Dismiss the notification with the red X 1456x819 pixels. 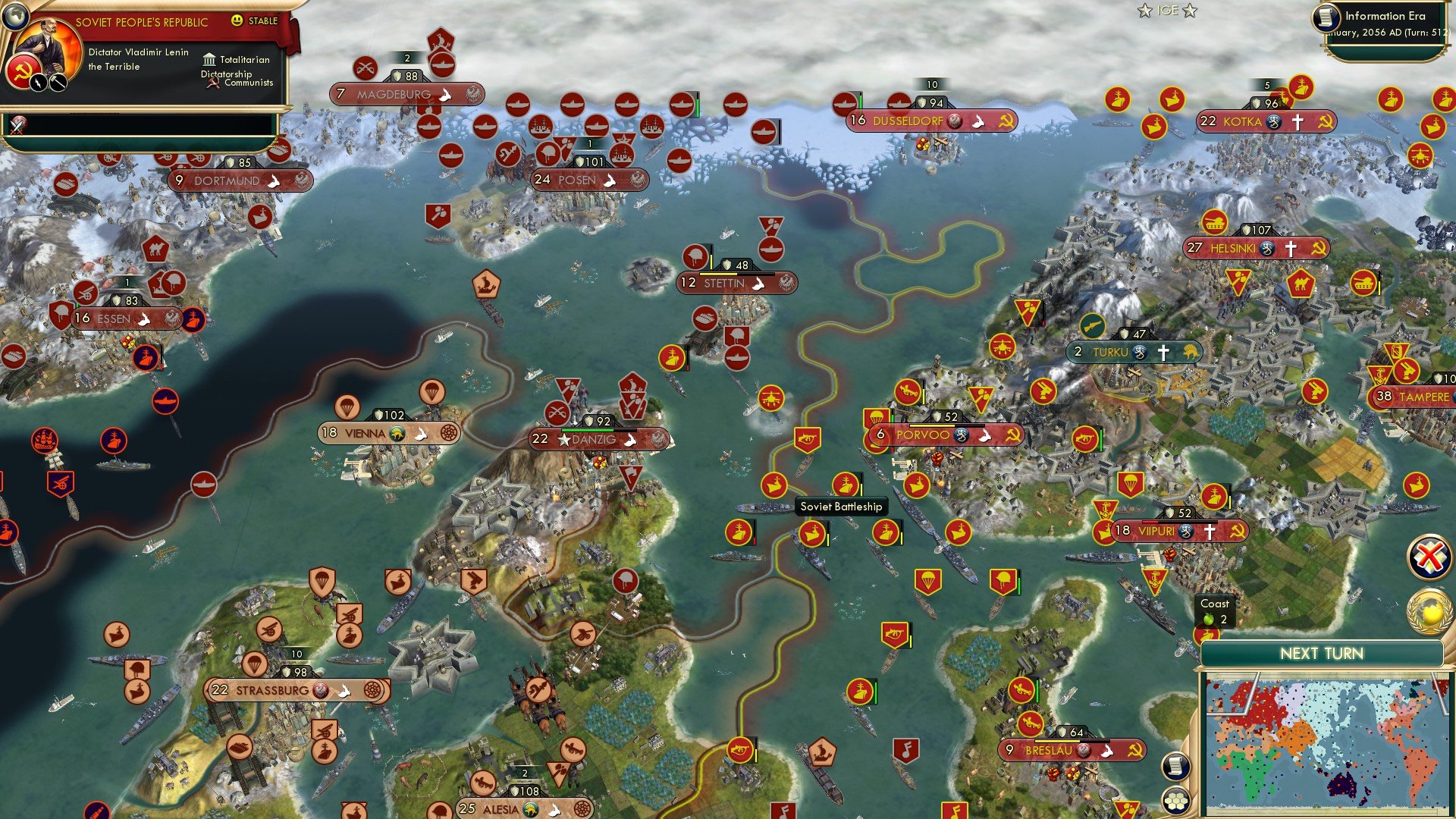1430,557
